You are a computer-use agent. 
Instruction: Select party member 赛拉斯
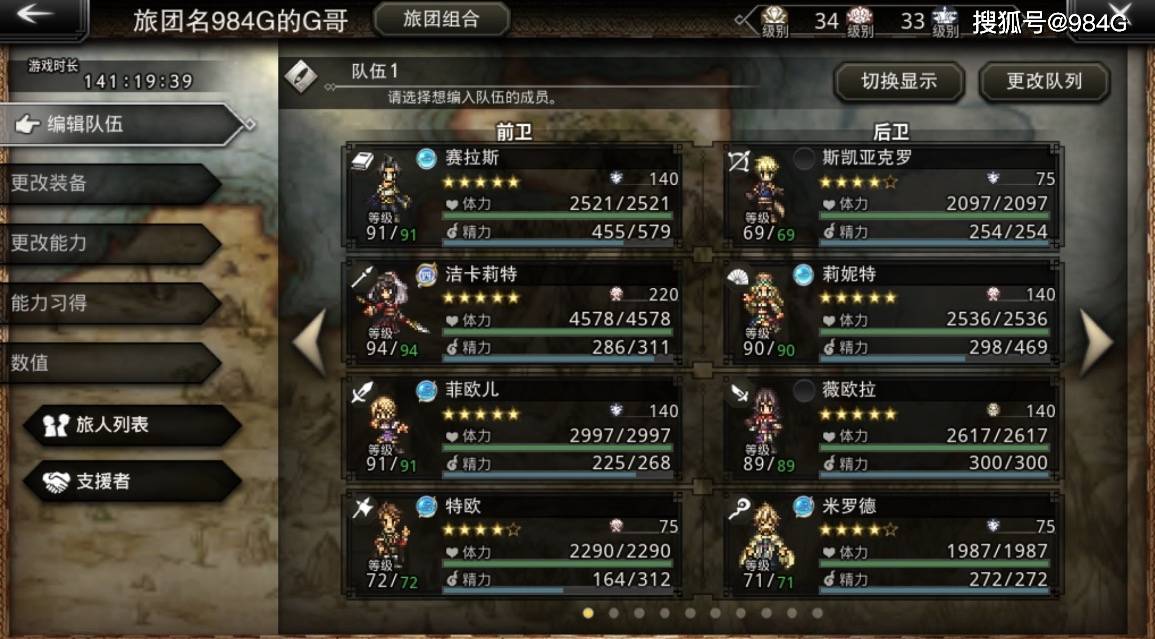tap(514, 195)
